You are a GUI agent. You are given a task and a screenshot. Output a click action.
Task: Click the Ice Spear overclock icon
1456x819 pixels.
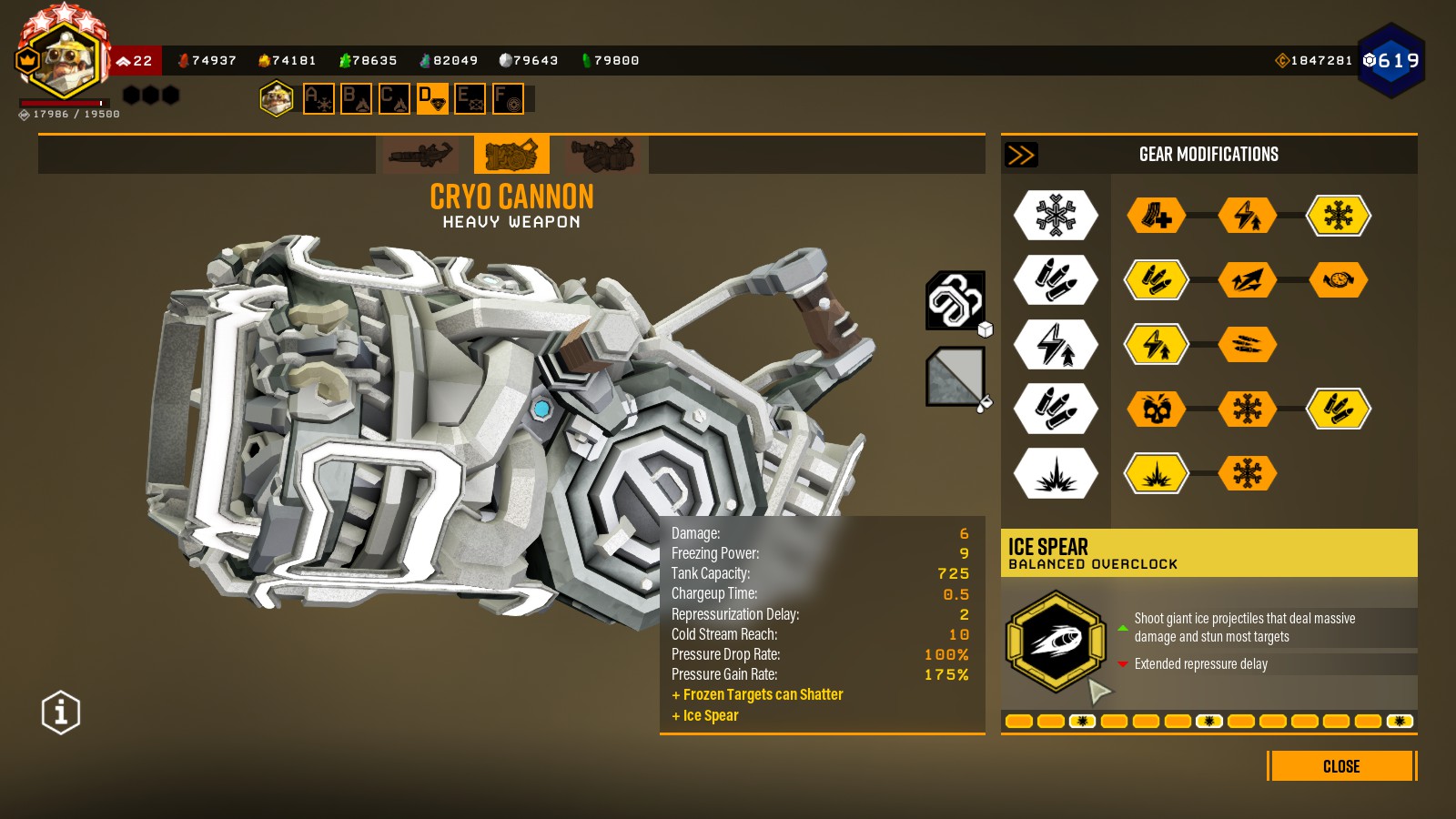(1056, 642)
